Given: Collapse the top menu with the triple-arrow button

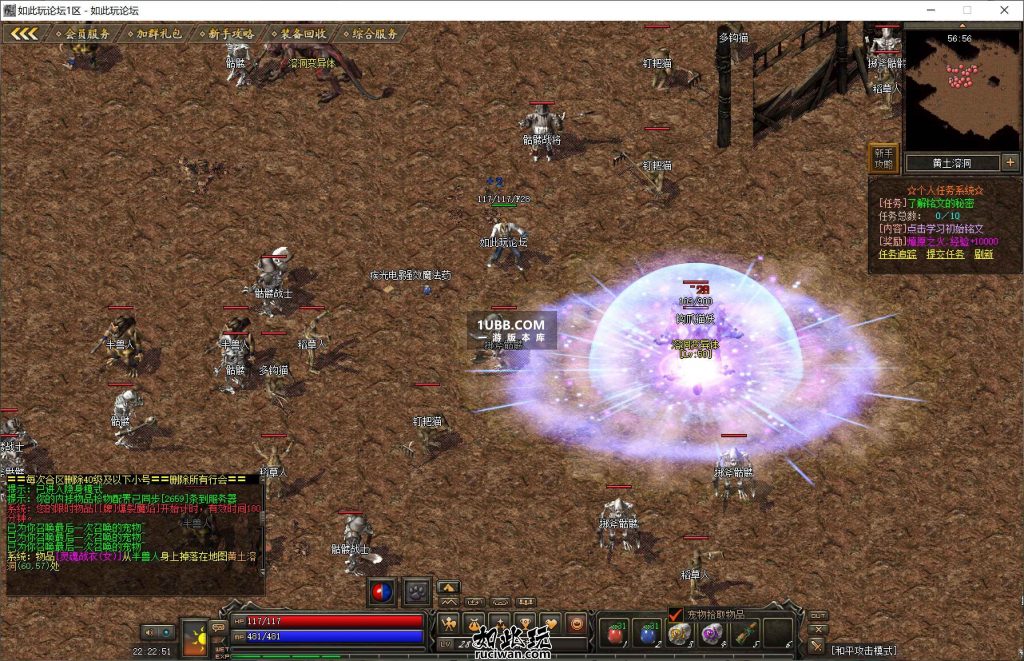Looking at the screenshot, I should coord(24,33).
